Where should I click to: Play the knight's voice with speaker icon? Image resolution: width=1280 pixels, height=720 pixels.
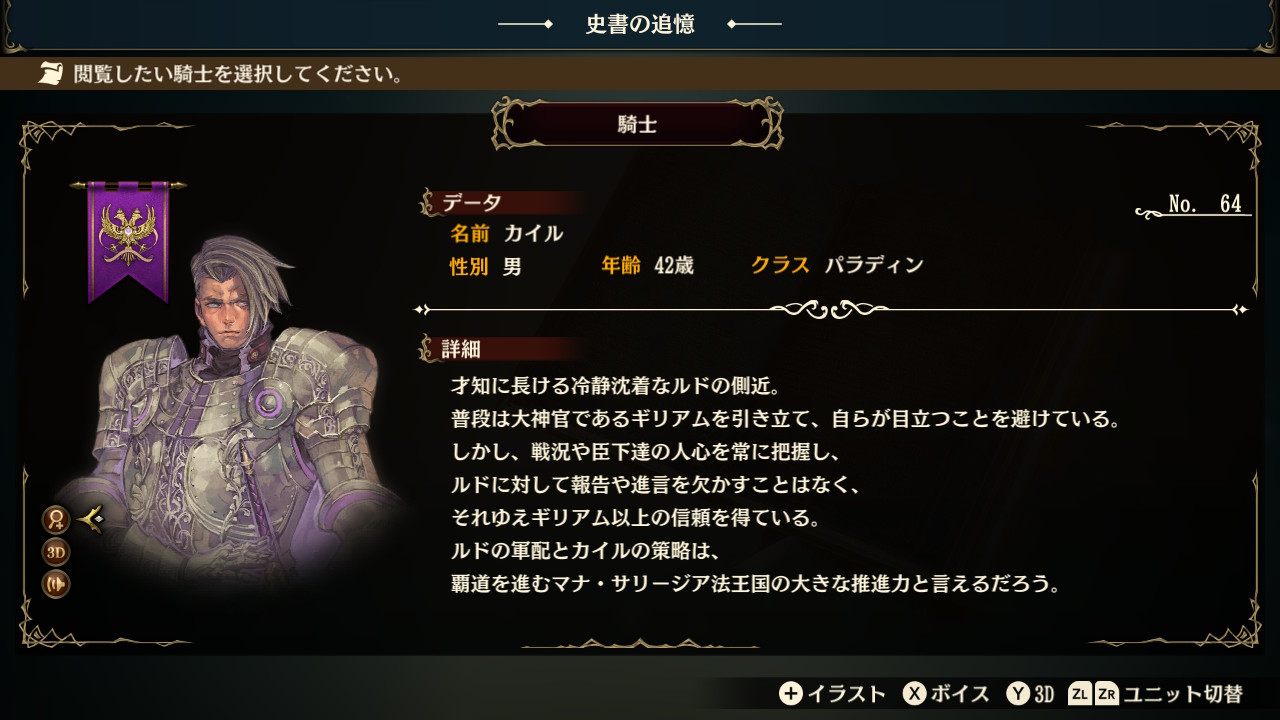click(56, 584)
